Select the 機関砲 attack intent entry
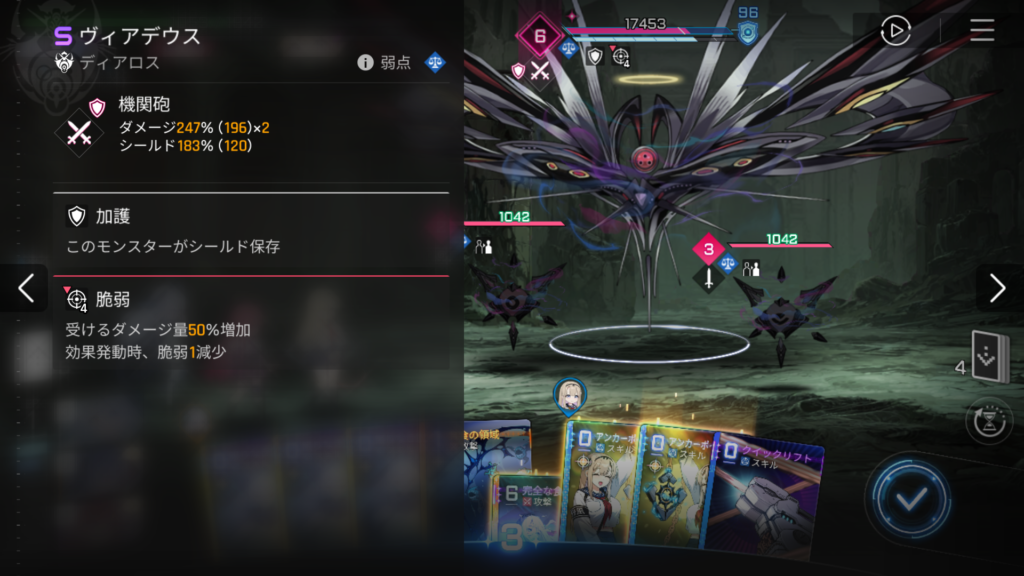The width and height of the screenshot is (1024, 576). (250, 125)
